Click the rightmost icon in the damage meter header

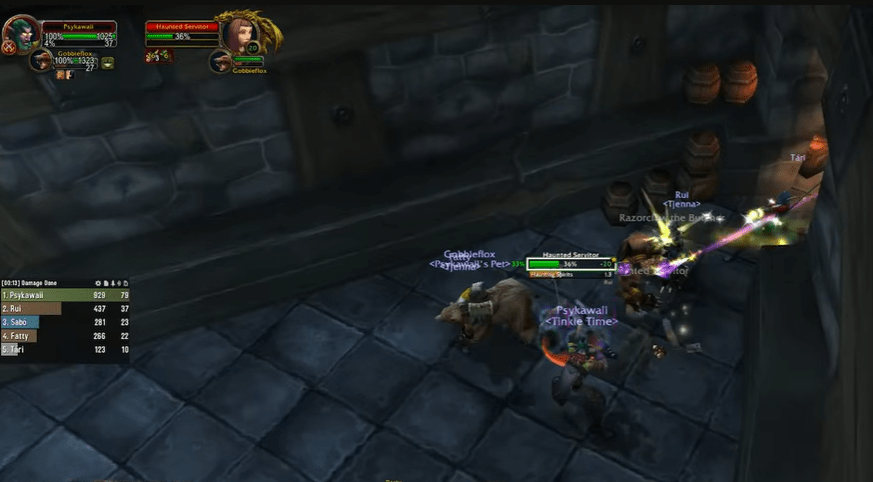(125, 283)
